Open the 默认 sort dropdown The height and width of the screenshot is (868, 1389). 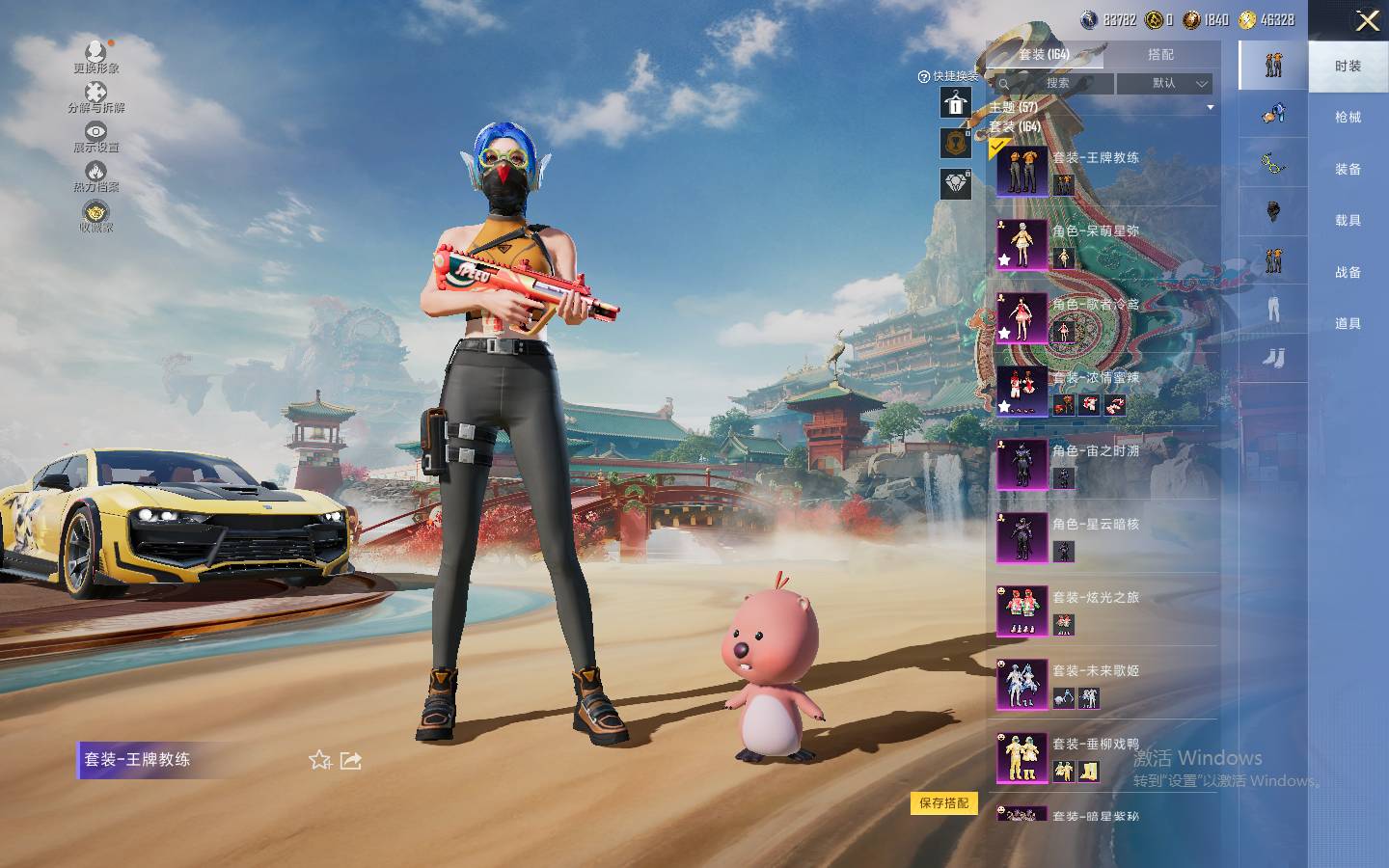(x=1164, y=84)
